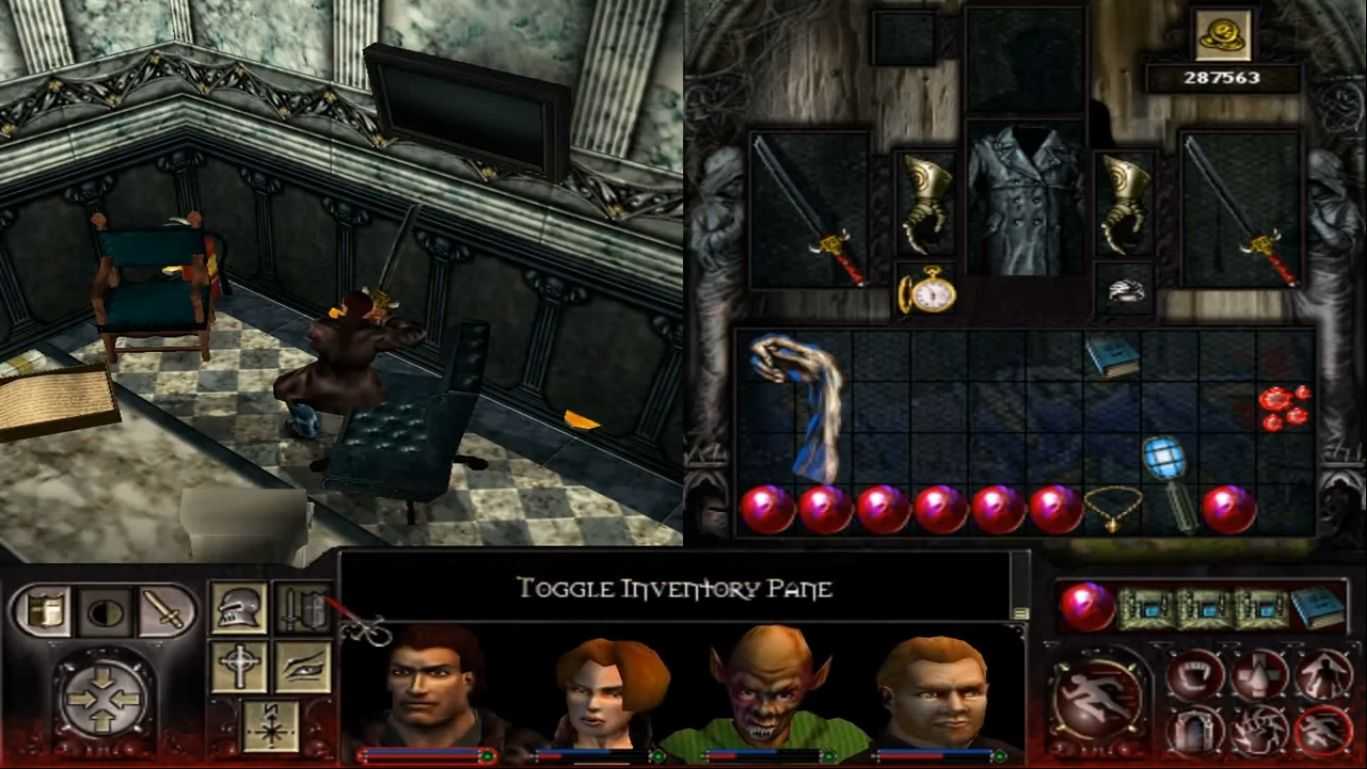This screenshot has width=1367, height=769.
Task: Select the gold necklace in inventory
Action: (1114, 509)
